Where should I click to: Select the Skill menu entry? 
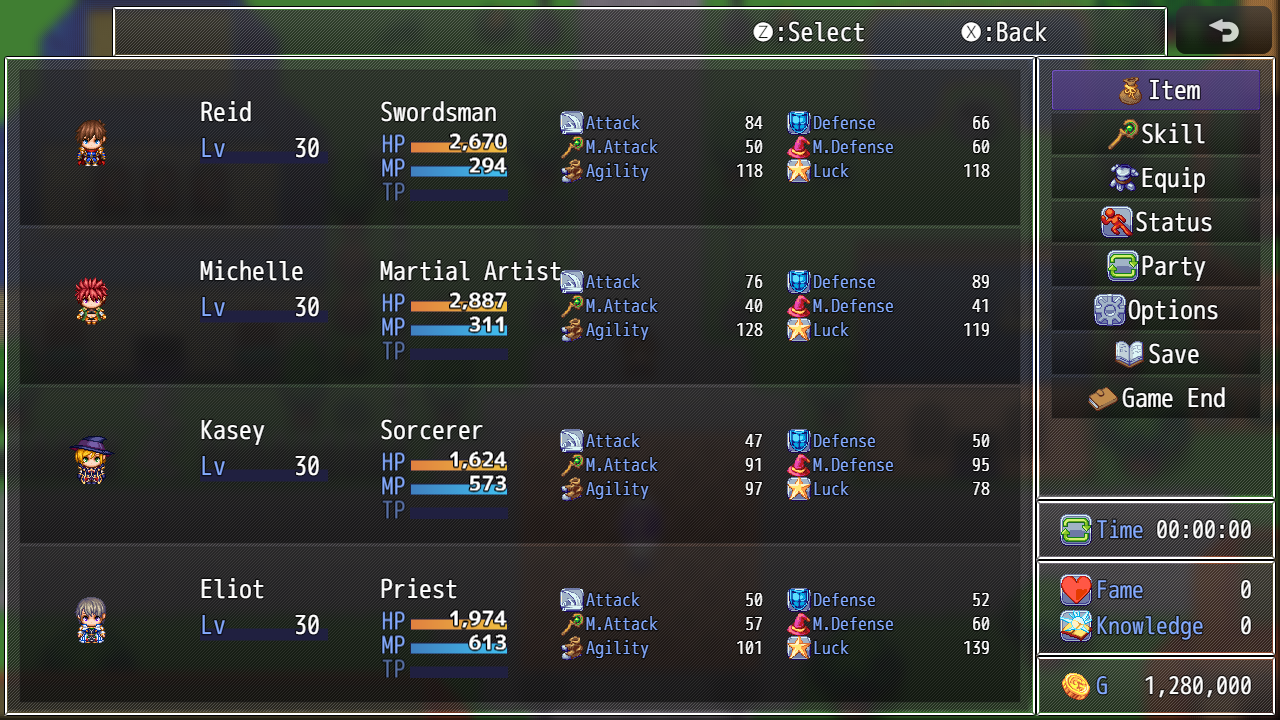tap(1155, 134)
